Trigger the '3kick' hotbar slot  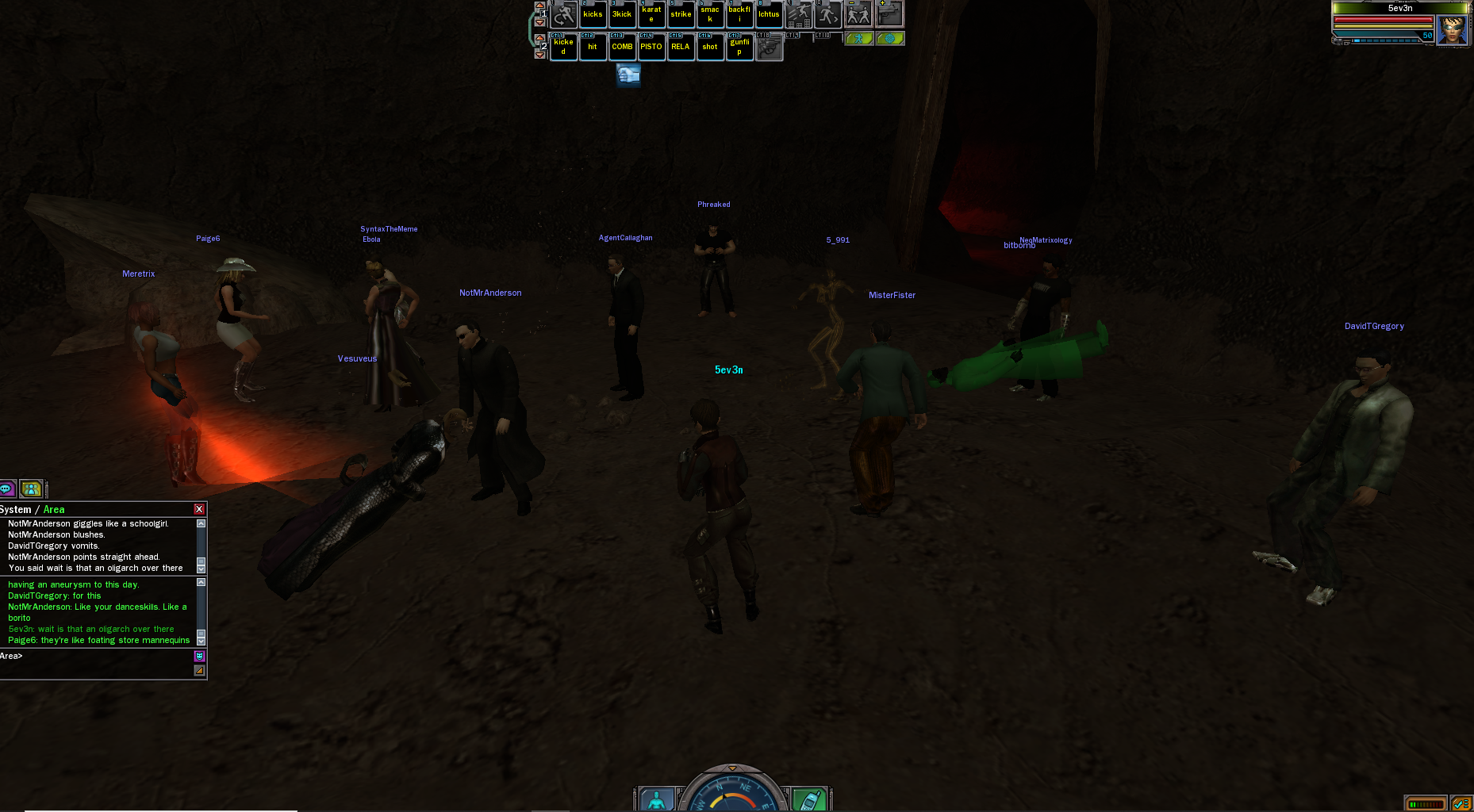click(622, 14)
